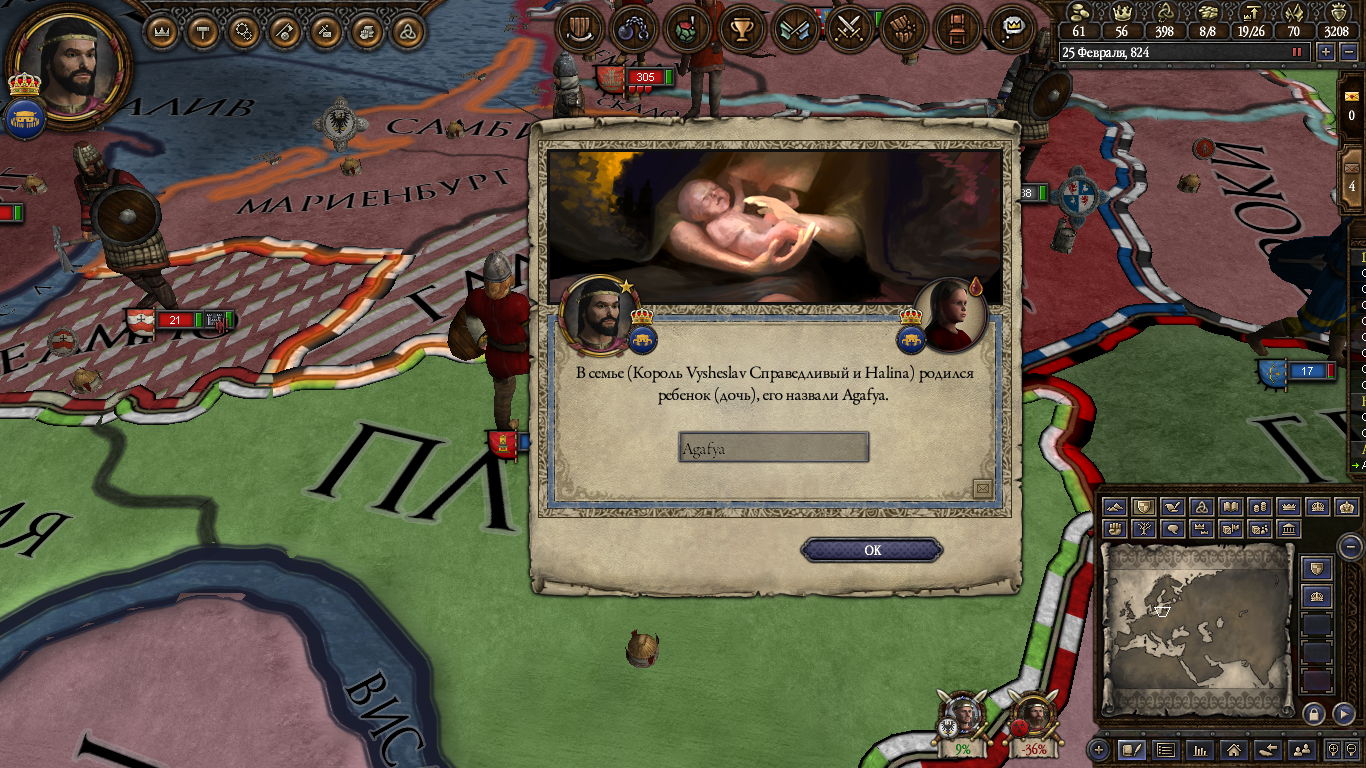Open the crown tab in top bar
Screen dimensions: 1366x768
(162, 32)
